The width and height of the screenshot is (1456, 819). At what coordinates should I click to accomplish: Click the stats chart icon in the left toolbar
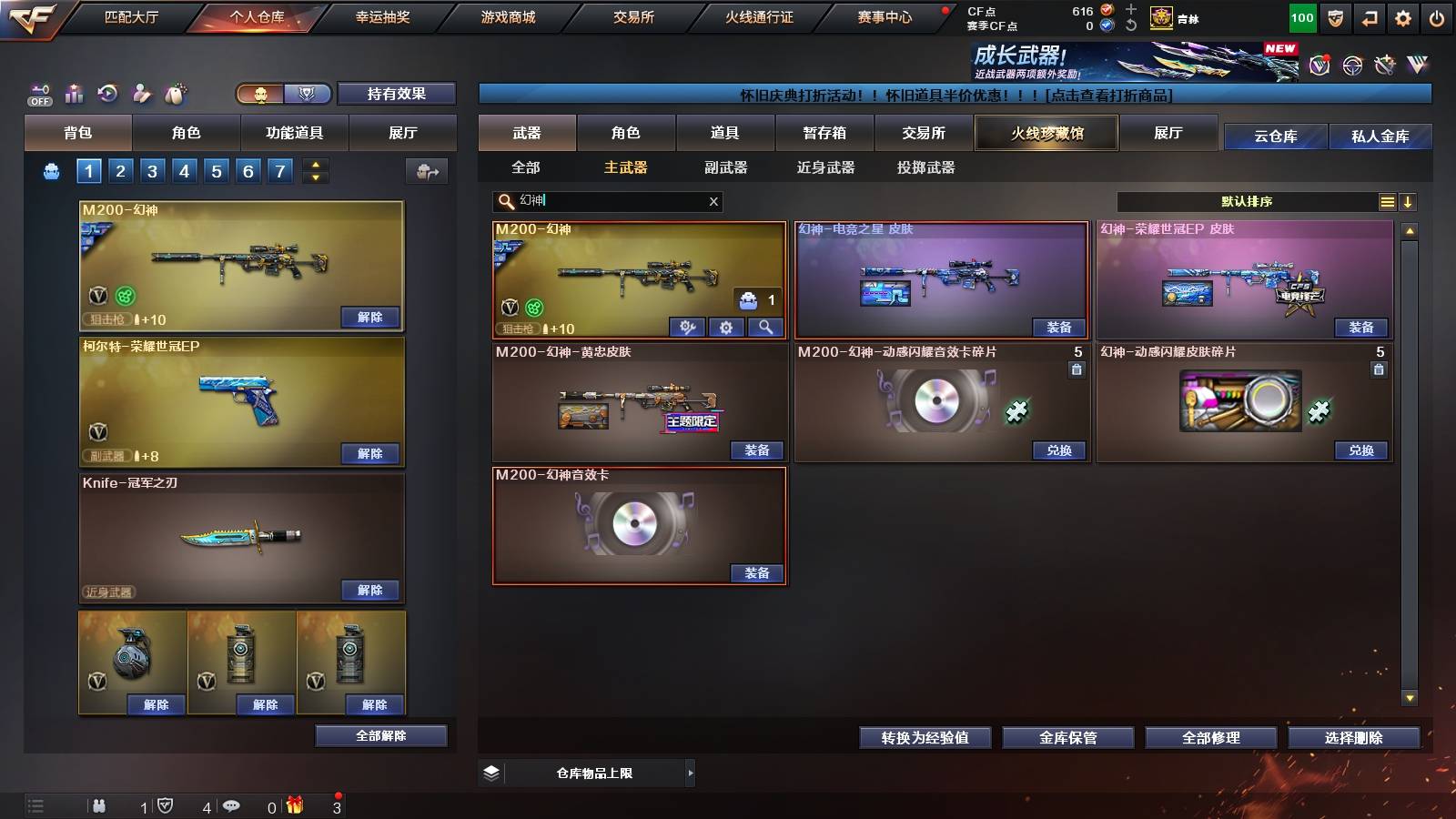(x=75, y=94)
